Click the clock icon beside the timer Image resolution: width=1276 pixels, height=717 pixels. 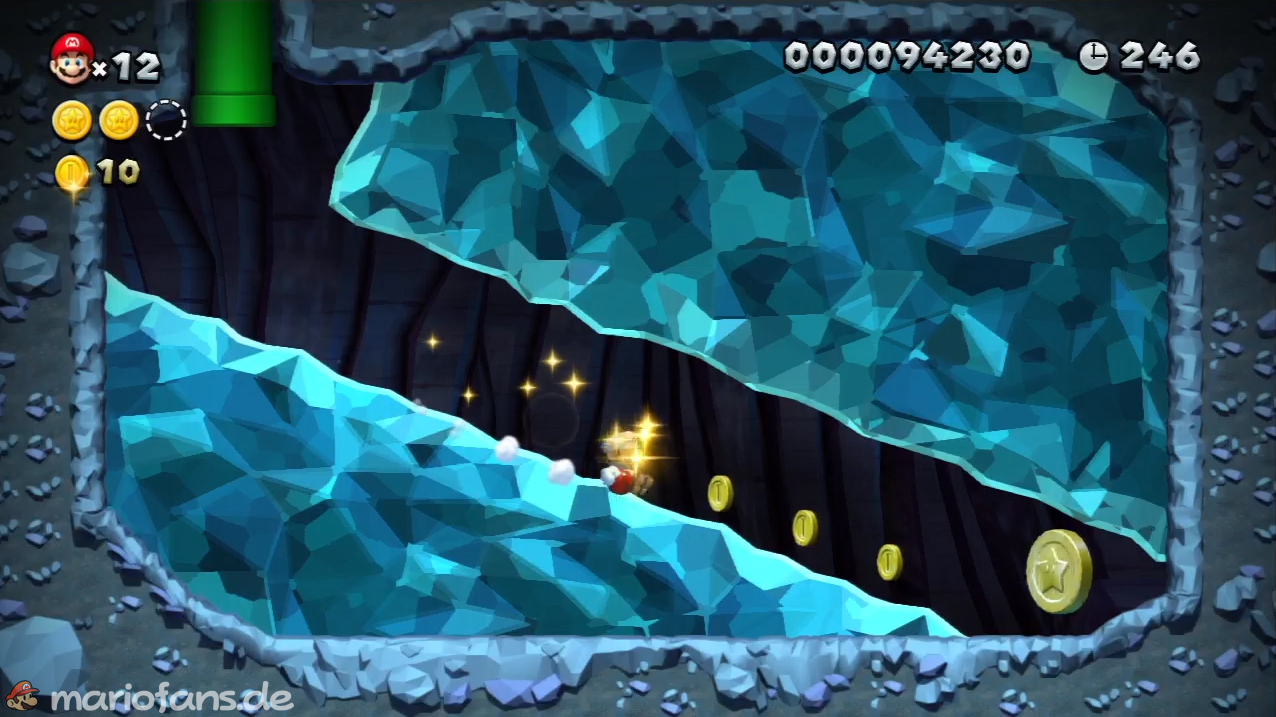[1093, 57]
